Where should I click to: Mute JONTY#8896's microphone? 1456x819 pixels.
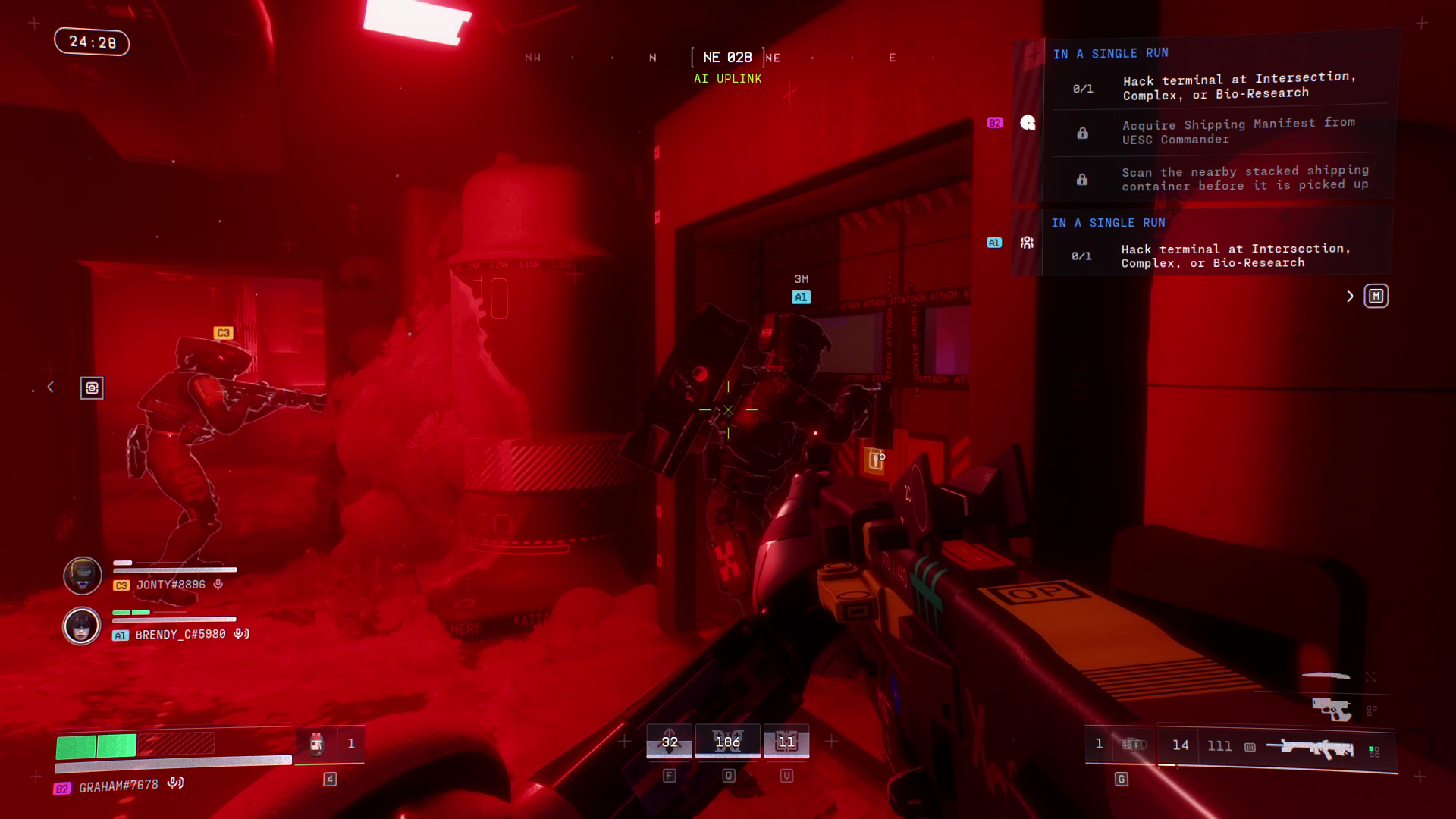(219, 585)
